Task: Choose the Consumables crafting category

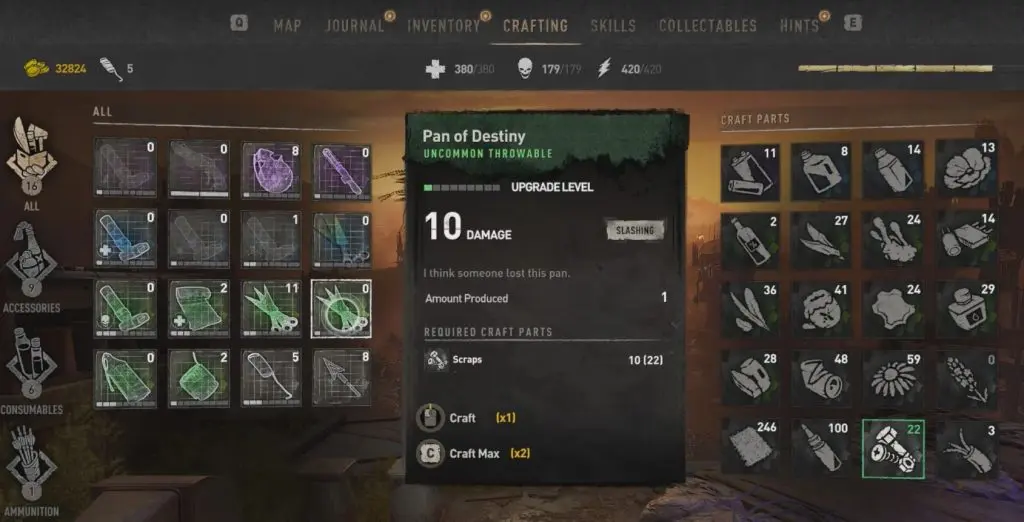Action: click(x=35, y=366)
